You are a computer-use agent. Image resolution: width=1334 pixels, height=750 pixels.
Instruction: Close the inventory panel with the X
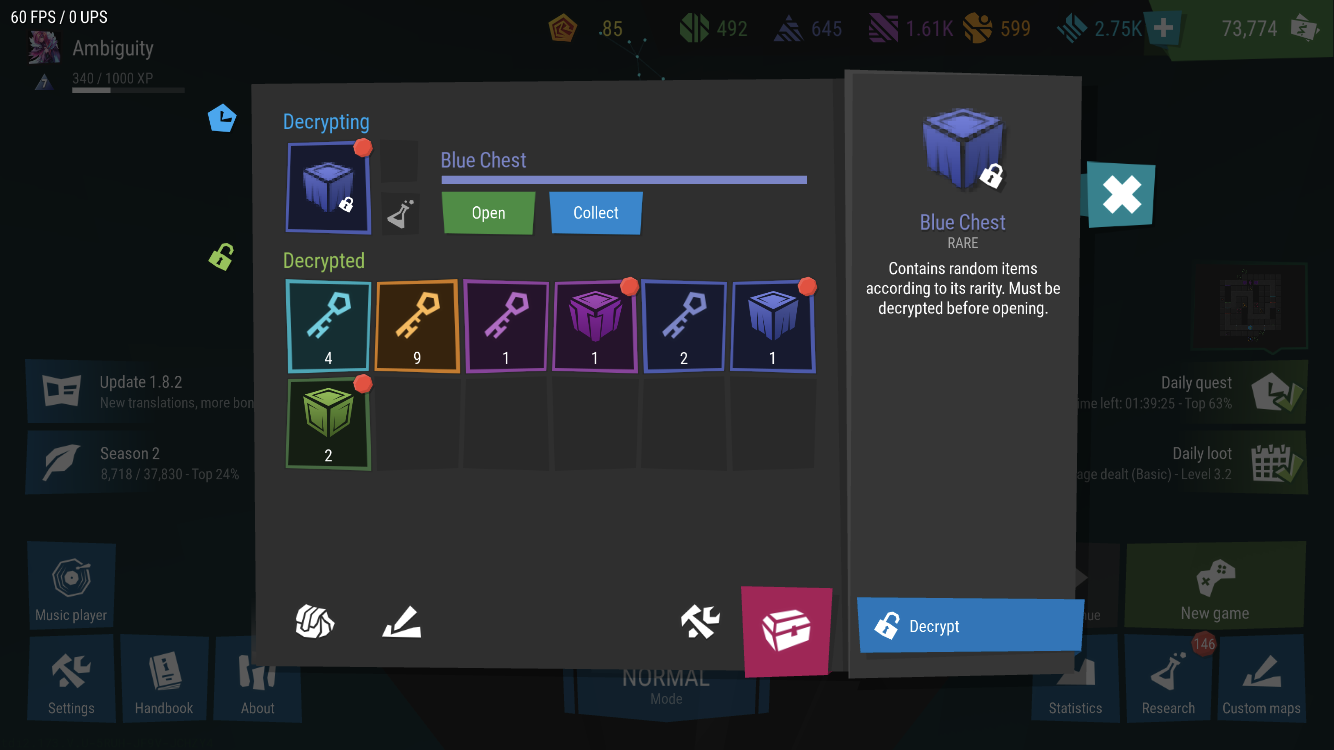pos(1121,195)
